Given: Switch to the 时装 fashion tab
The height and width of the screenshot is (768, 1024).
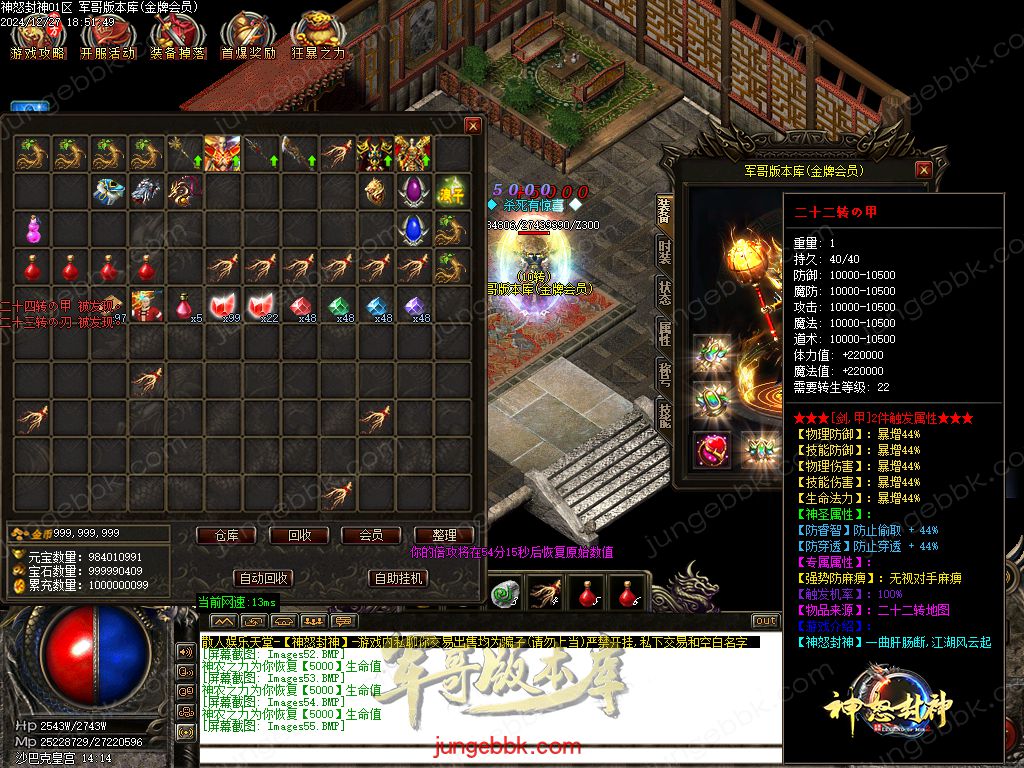Looking at the screenshot, I should click(664, 251).
